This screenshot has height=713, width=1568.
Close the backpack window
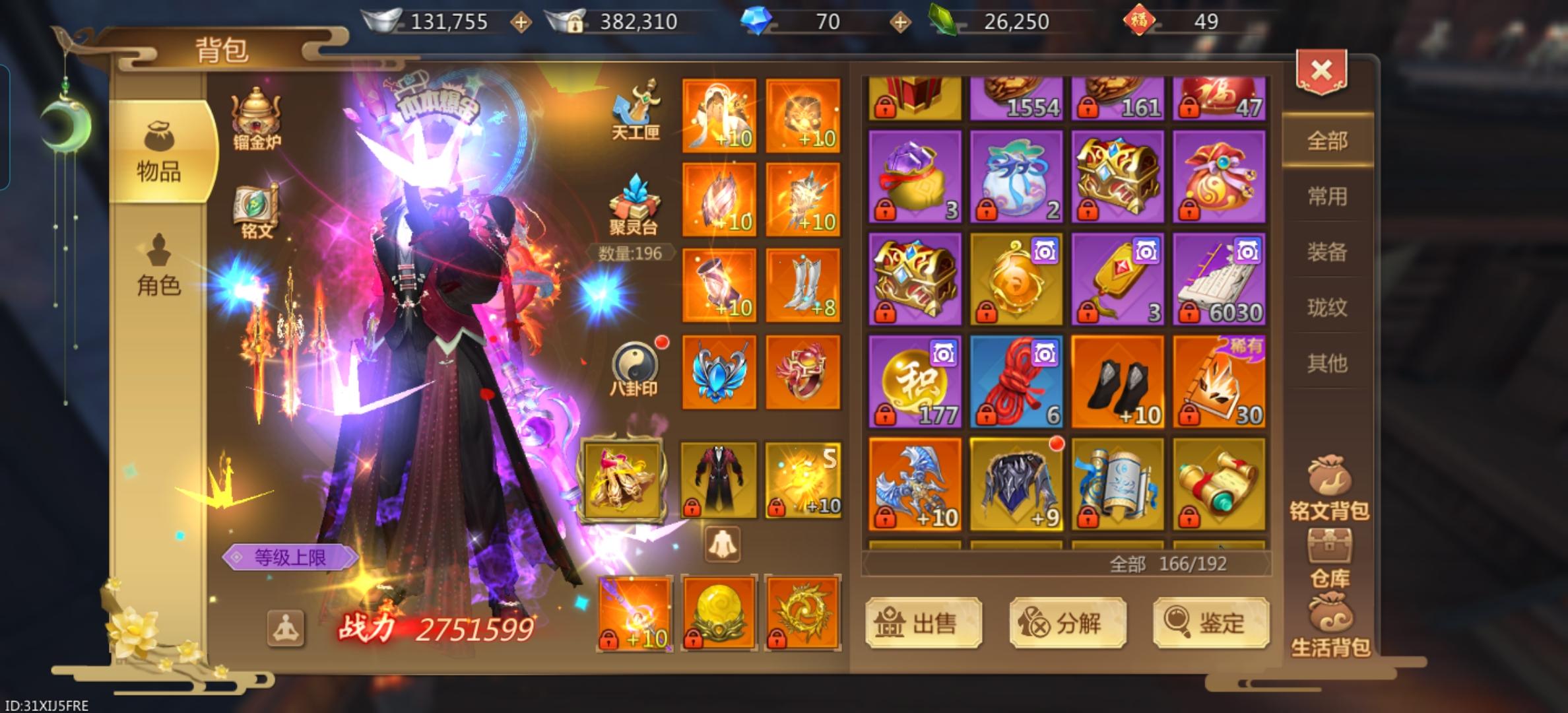tap(1321, 71)
